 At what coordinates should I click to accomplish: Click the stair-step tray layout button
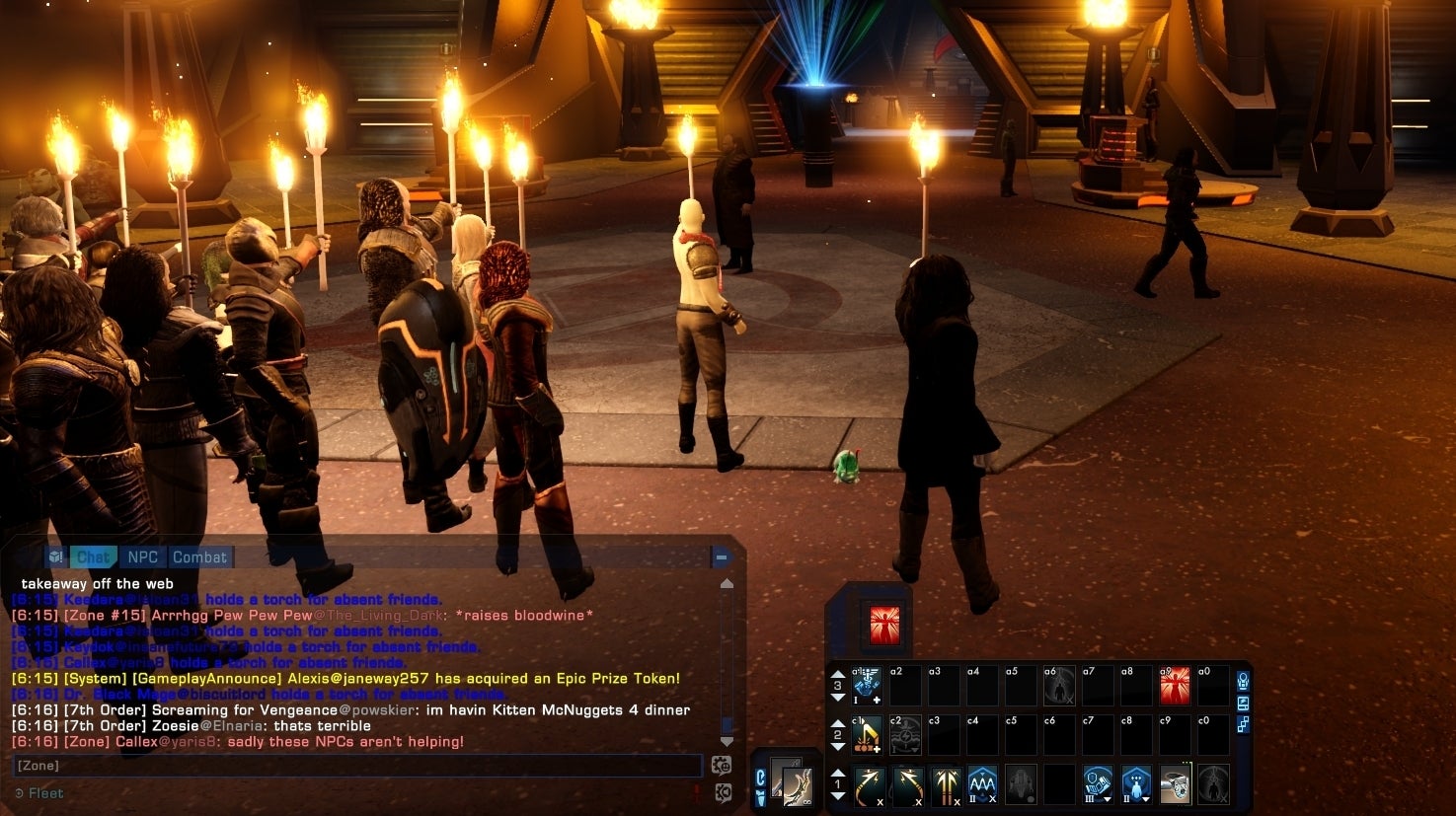pyautogui.click(x=1243, y=724)
